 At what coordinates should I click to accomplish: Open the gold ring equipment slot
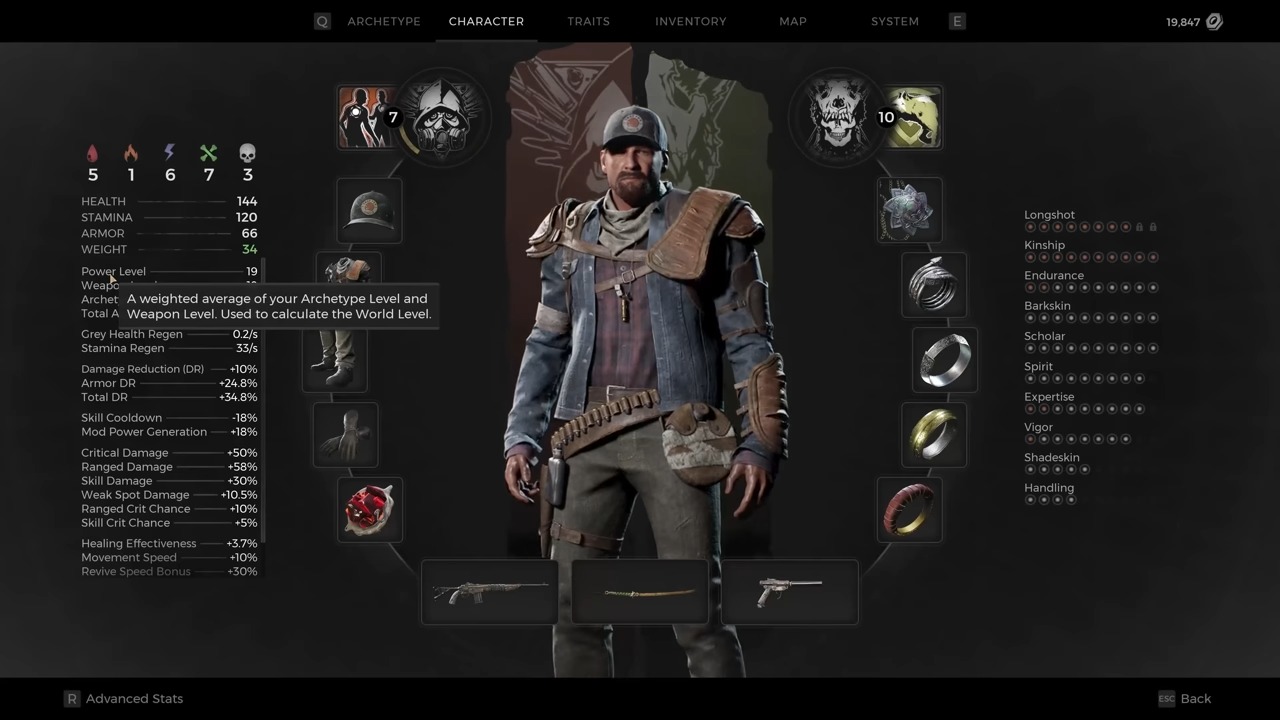tap(933, 435)
